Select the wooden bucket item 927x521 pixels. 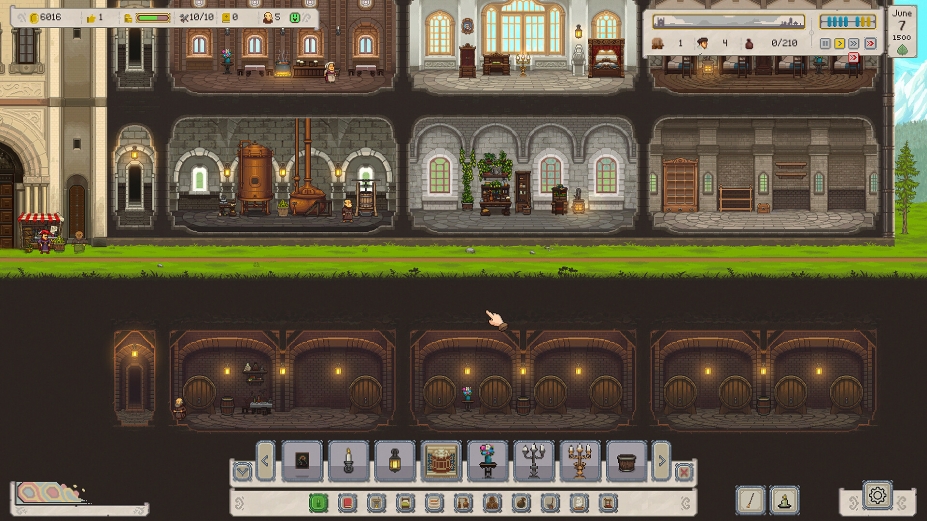pos(626,461)
